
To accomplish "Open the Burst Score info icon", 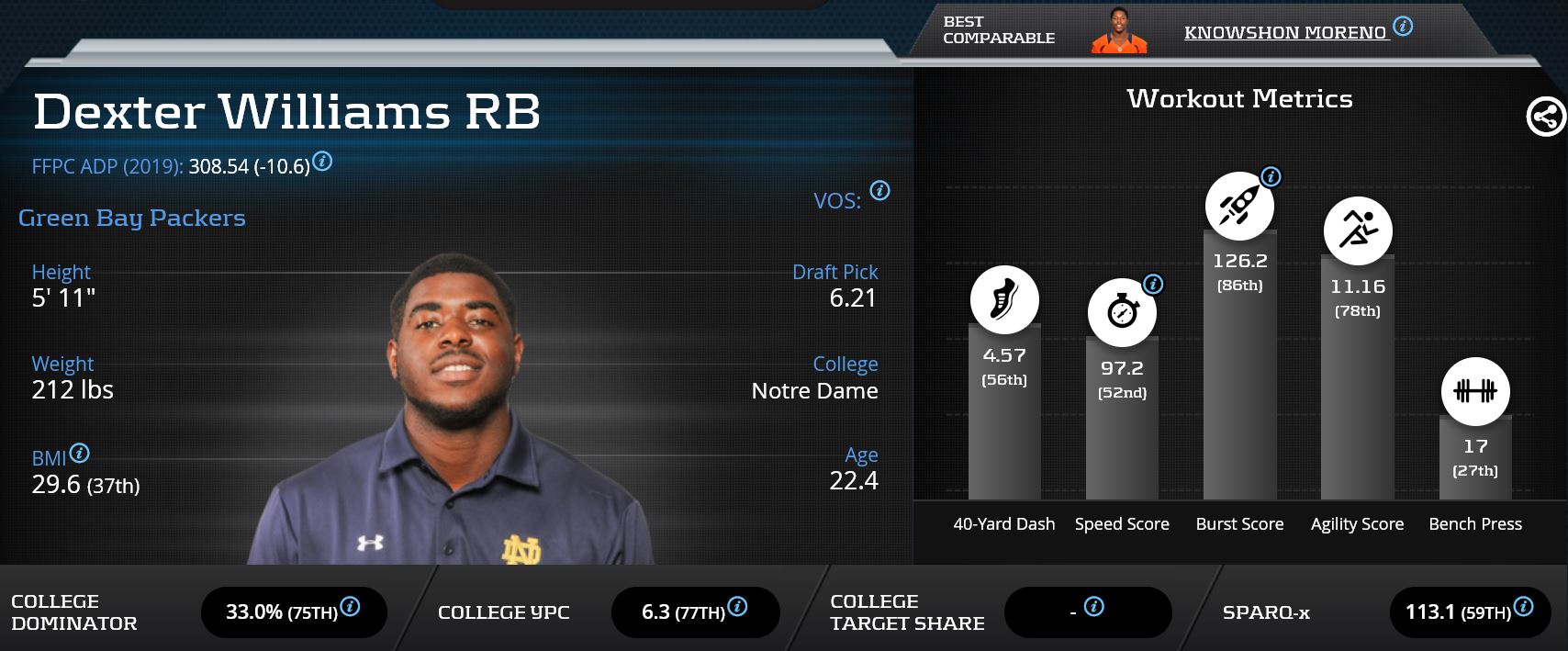I will pos(1271,177).
